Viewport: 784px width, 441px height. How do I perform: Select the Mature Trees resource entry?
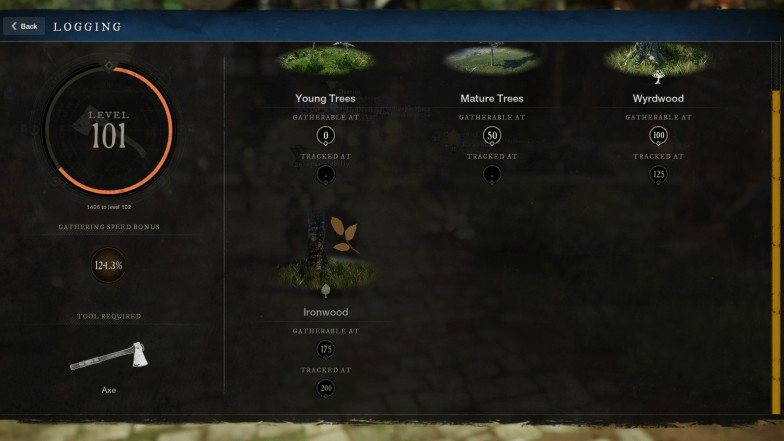pyautogui.click(x=491, y=98)
